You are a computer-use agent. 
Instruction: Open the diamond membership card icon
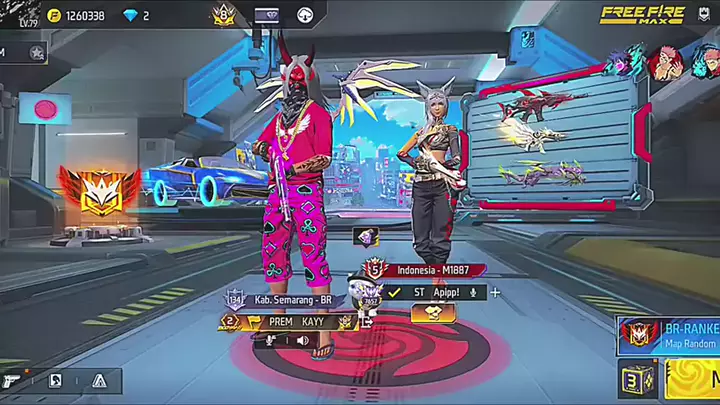(x=267, y=15)
